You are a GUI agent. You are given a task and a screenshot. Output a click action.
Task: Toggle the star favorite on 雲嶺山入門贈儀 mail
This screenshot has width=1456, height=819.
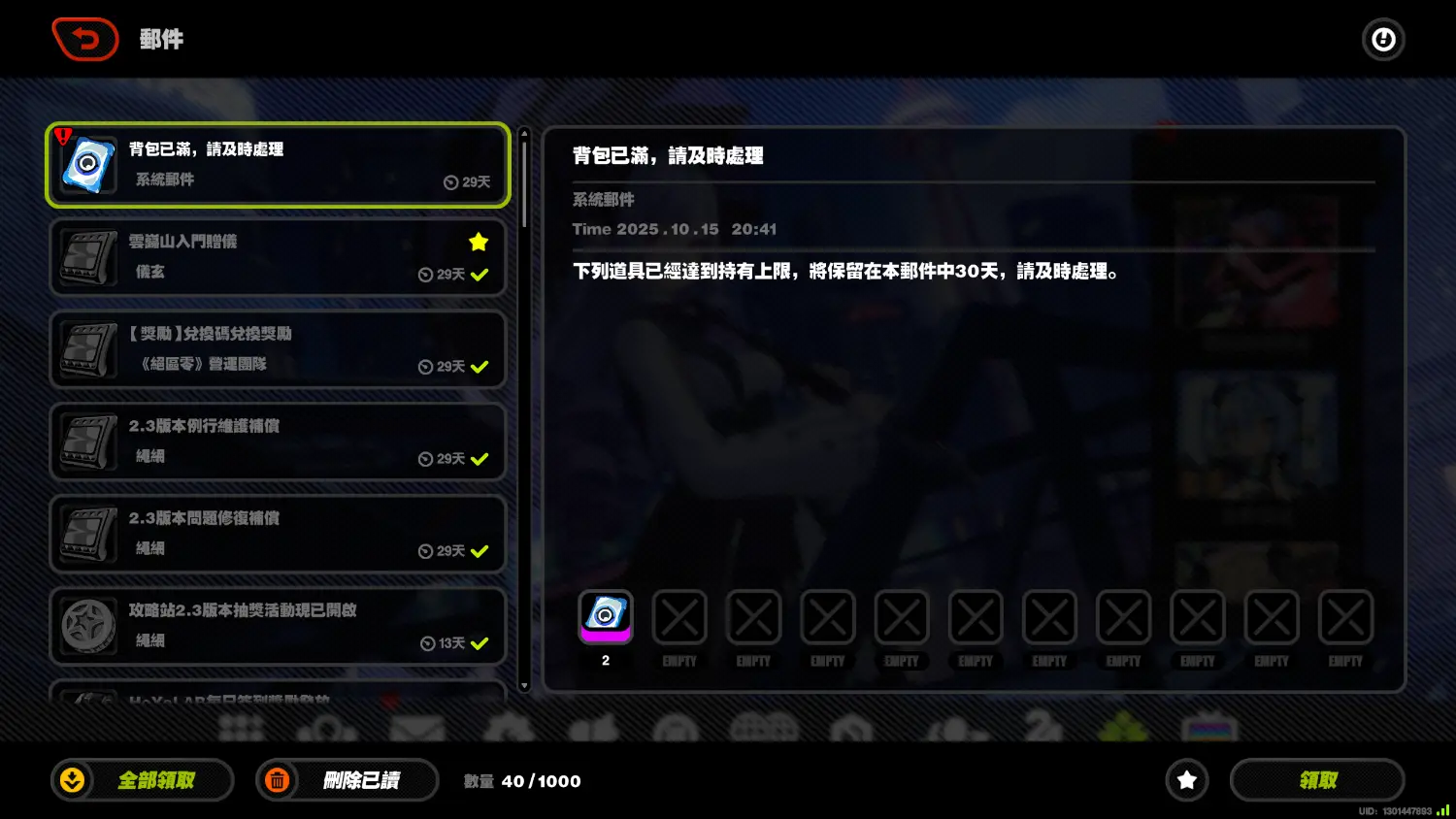[478, 243]
